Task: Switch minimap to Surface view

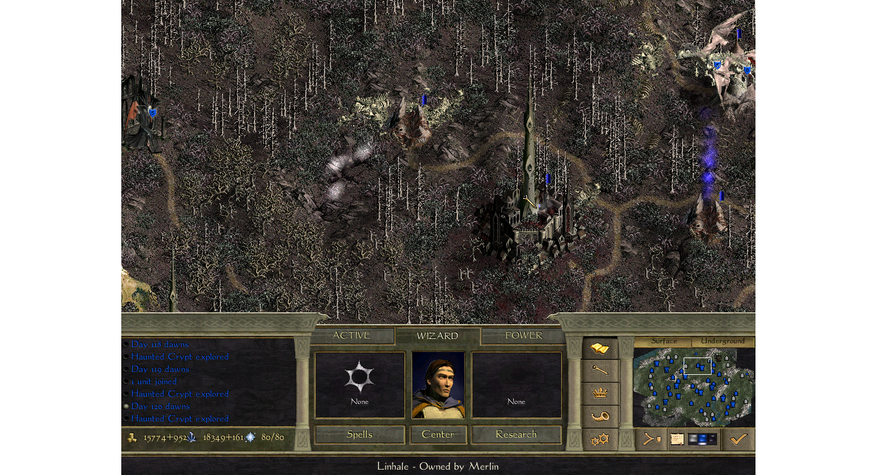Action: point(664,341)
